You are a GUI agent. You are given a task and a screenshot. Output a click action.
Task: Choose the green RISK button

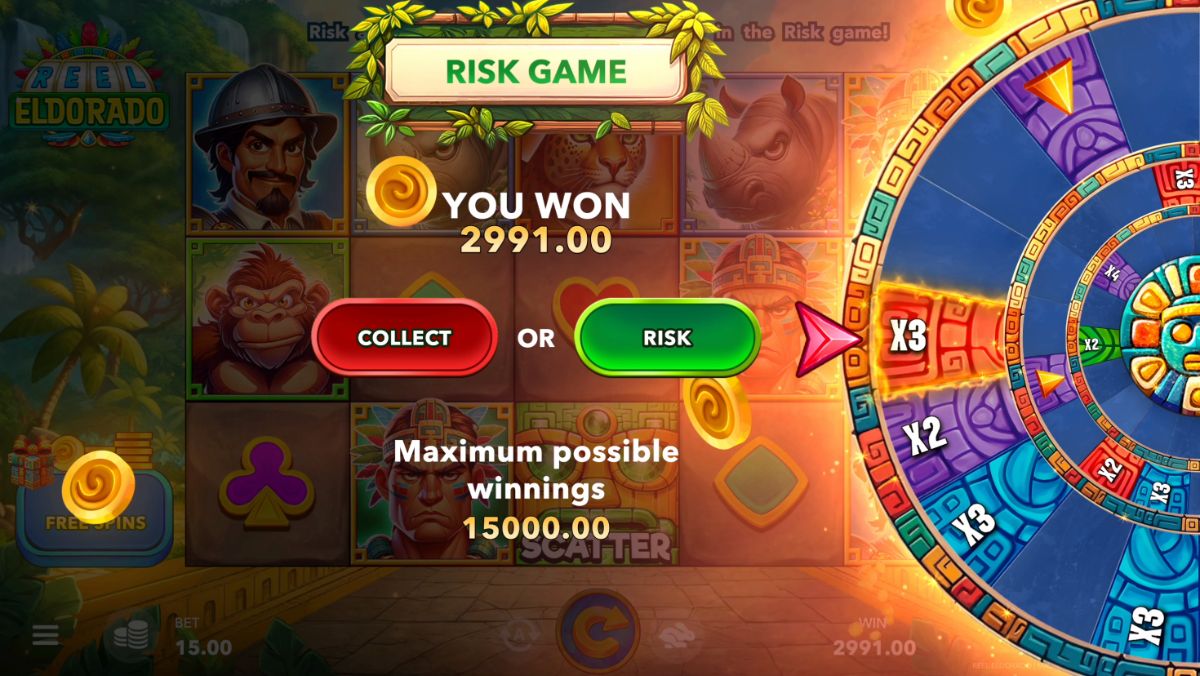(x=667, y=338)
